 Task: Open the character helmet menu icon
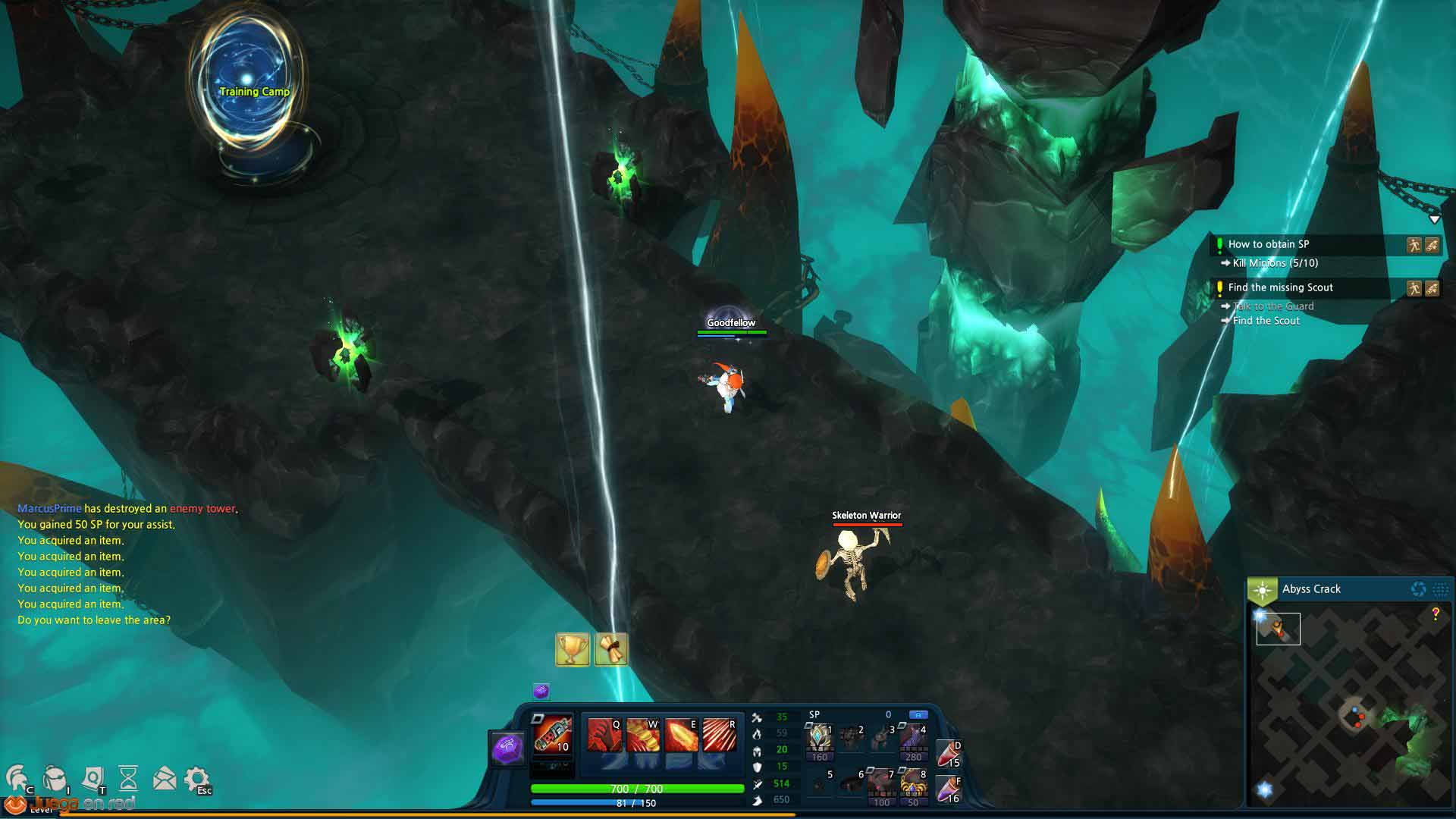click(x=18, y=778)
